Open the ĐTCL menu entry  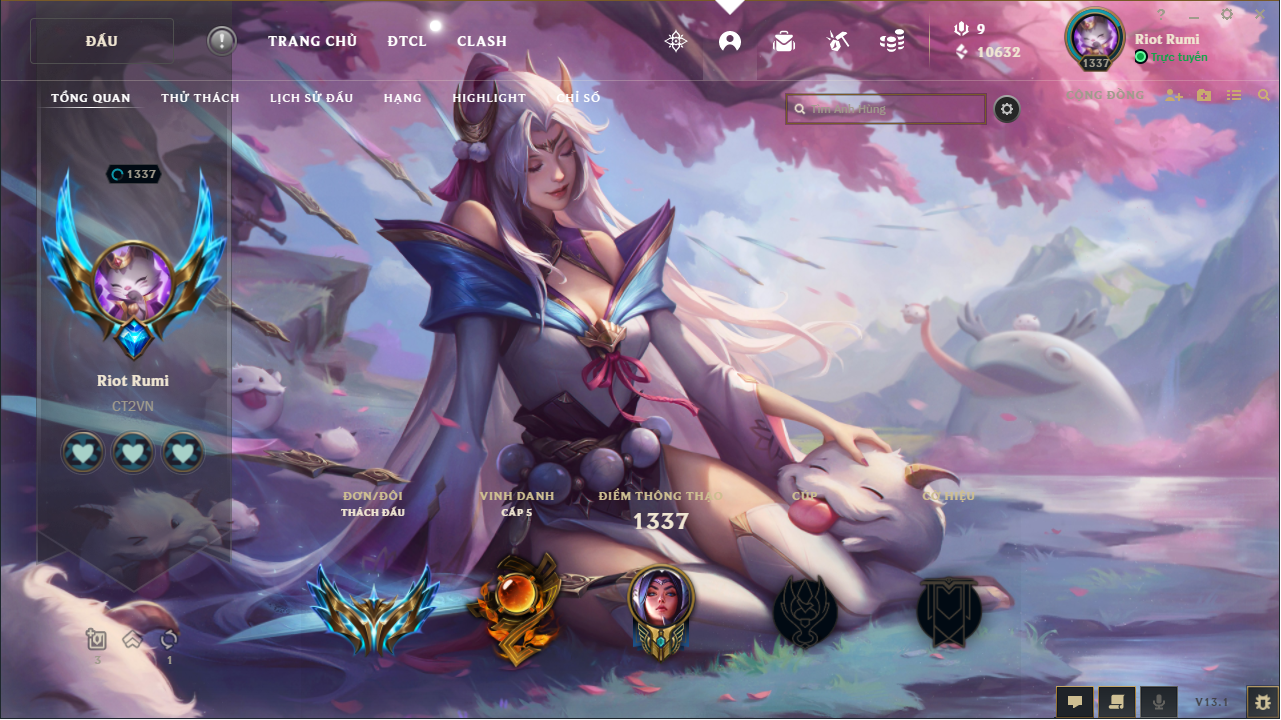click(407, 41)
